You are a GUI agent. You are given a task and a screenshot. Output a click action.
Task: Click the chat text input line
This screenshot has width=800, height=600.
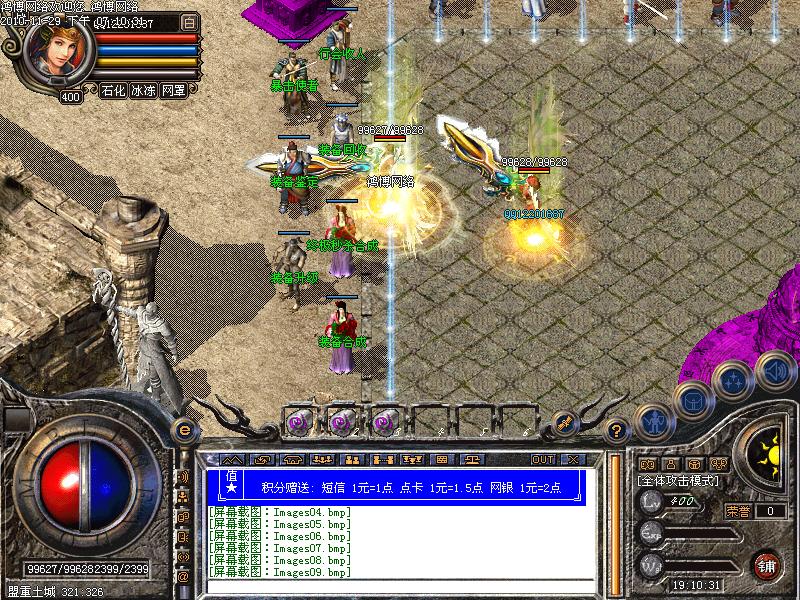pyautogui.click(x=400, y=585)
